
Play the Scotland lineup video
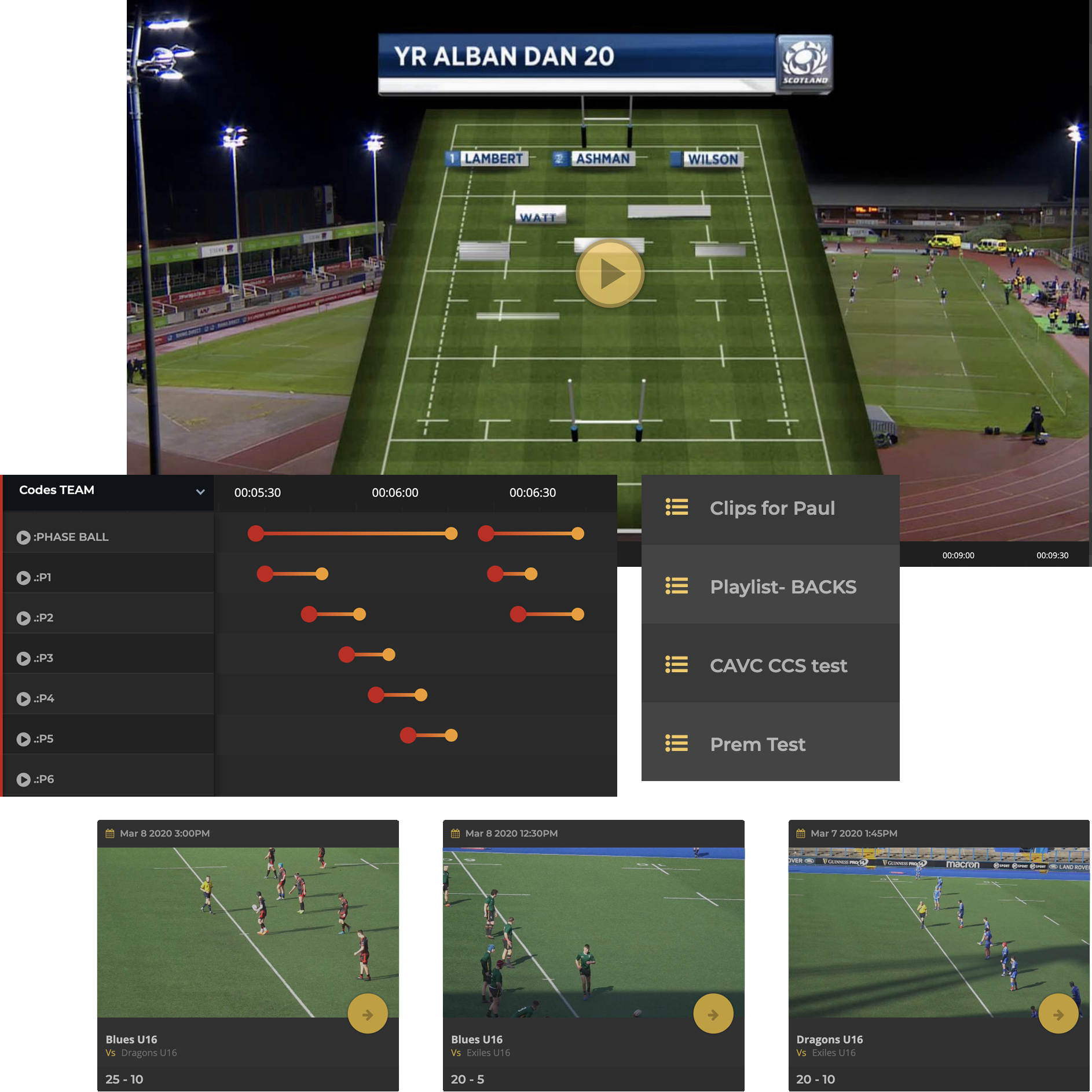610,273
